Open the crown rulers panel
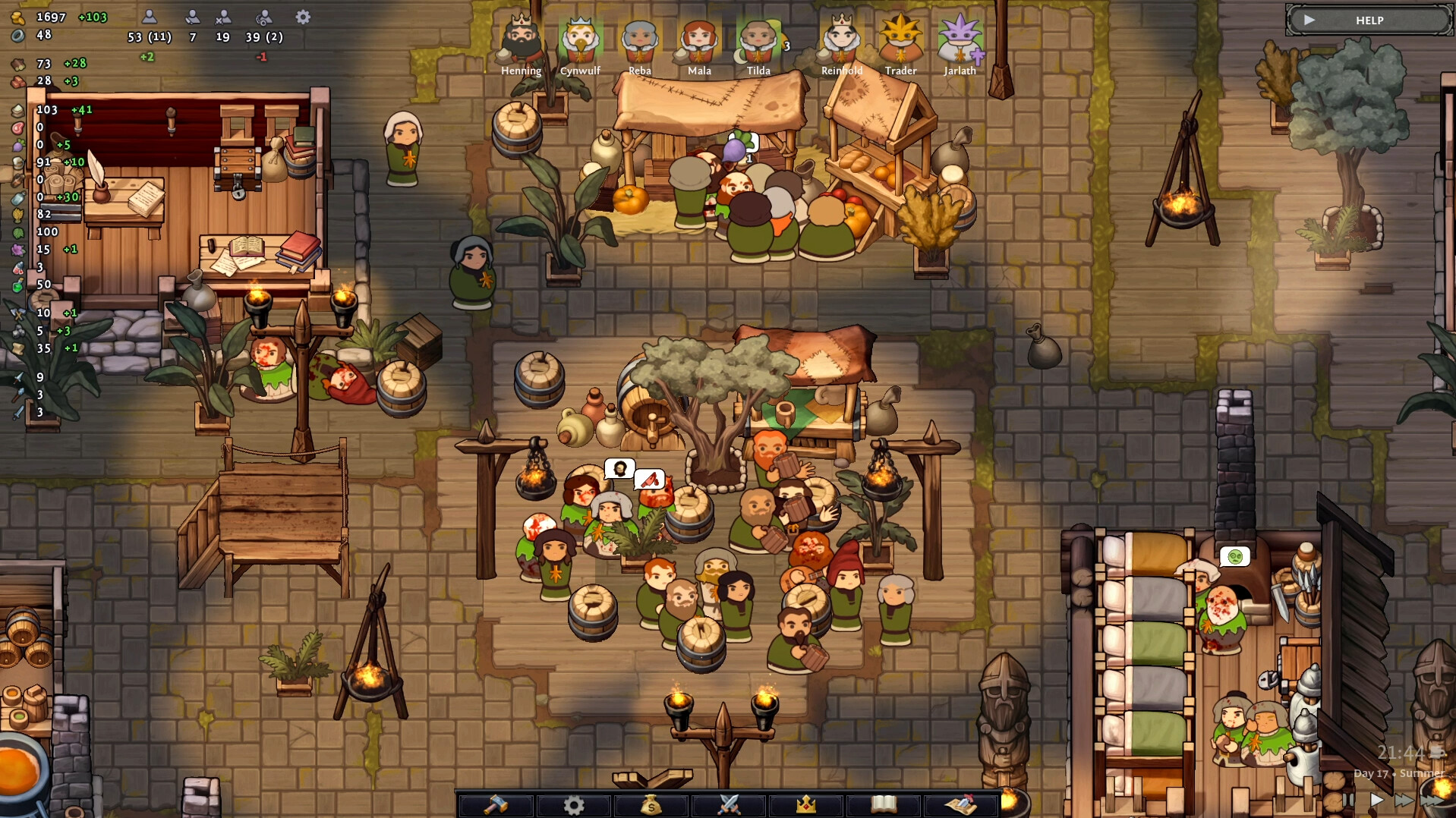This screenshot has height=818, width=1456. [806, 804]
